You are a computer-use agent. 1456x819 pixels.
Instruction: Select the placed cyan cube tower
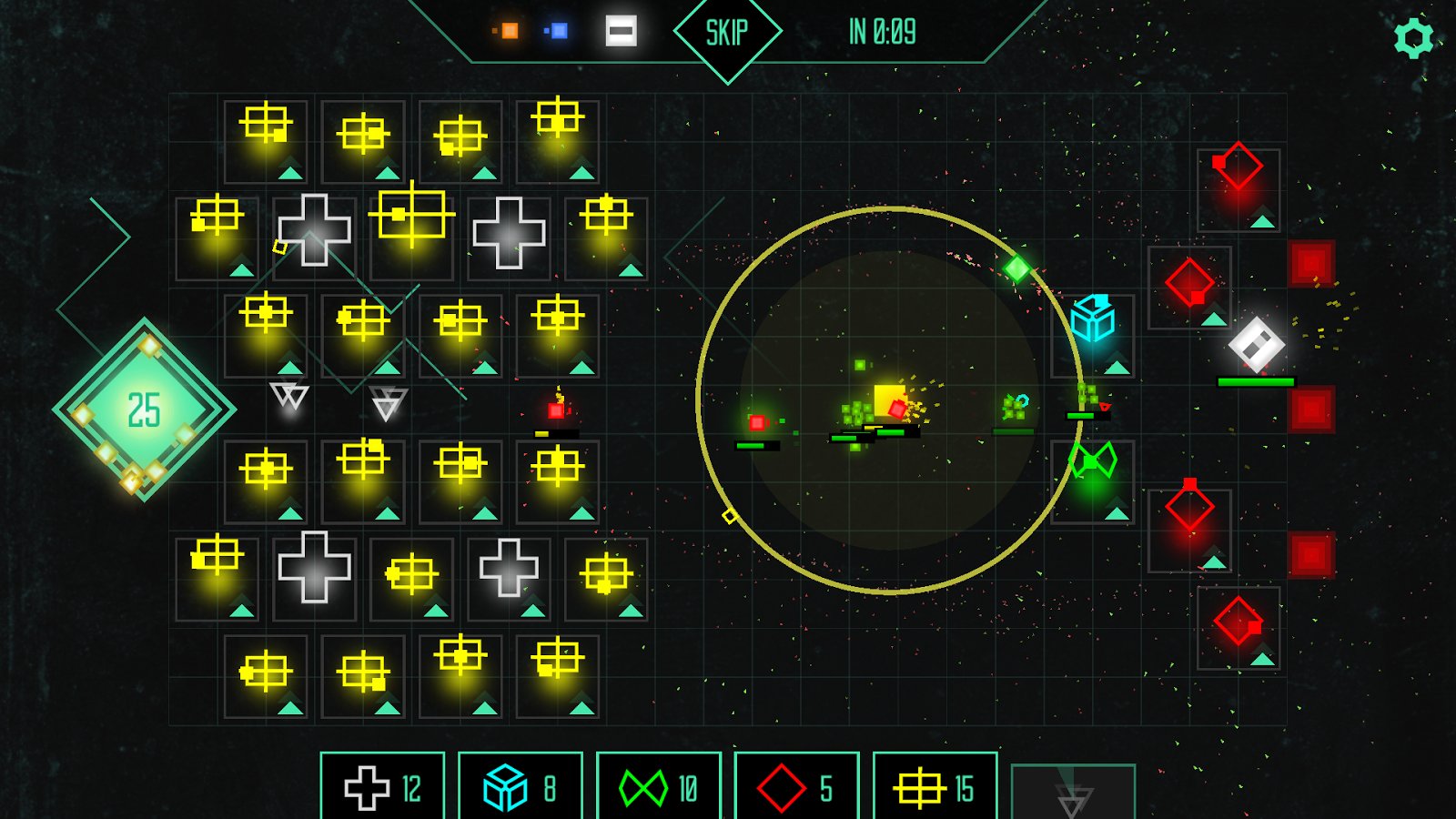point(1093,320)
